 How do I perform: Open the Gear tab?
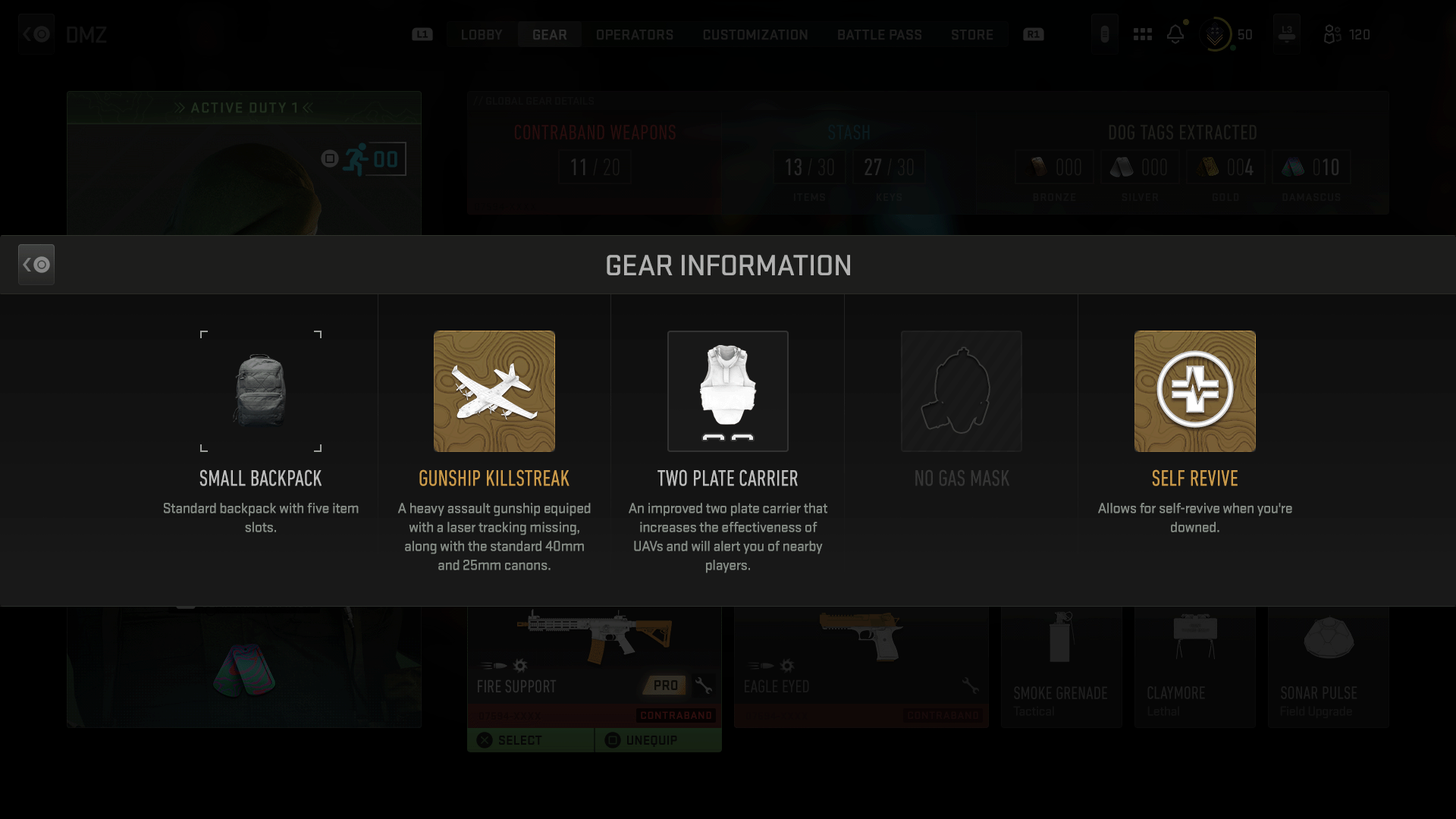(x=549, y=35)
